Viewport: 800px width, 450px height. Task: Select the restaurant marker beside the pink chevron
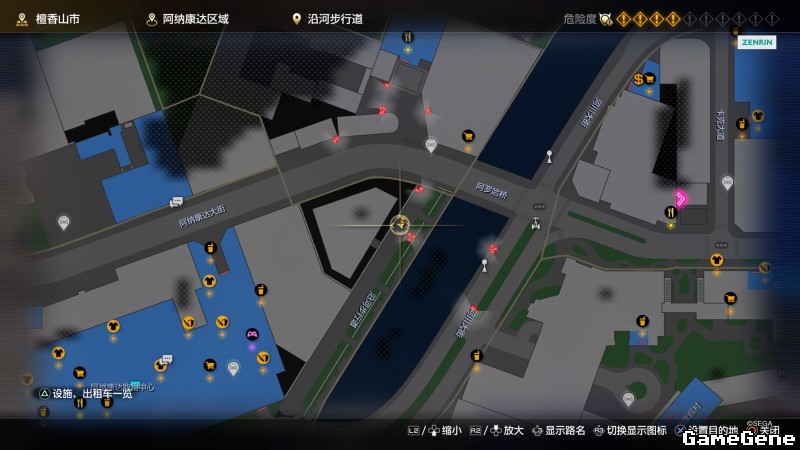click(671, 212)
